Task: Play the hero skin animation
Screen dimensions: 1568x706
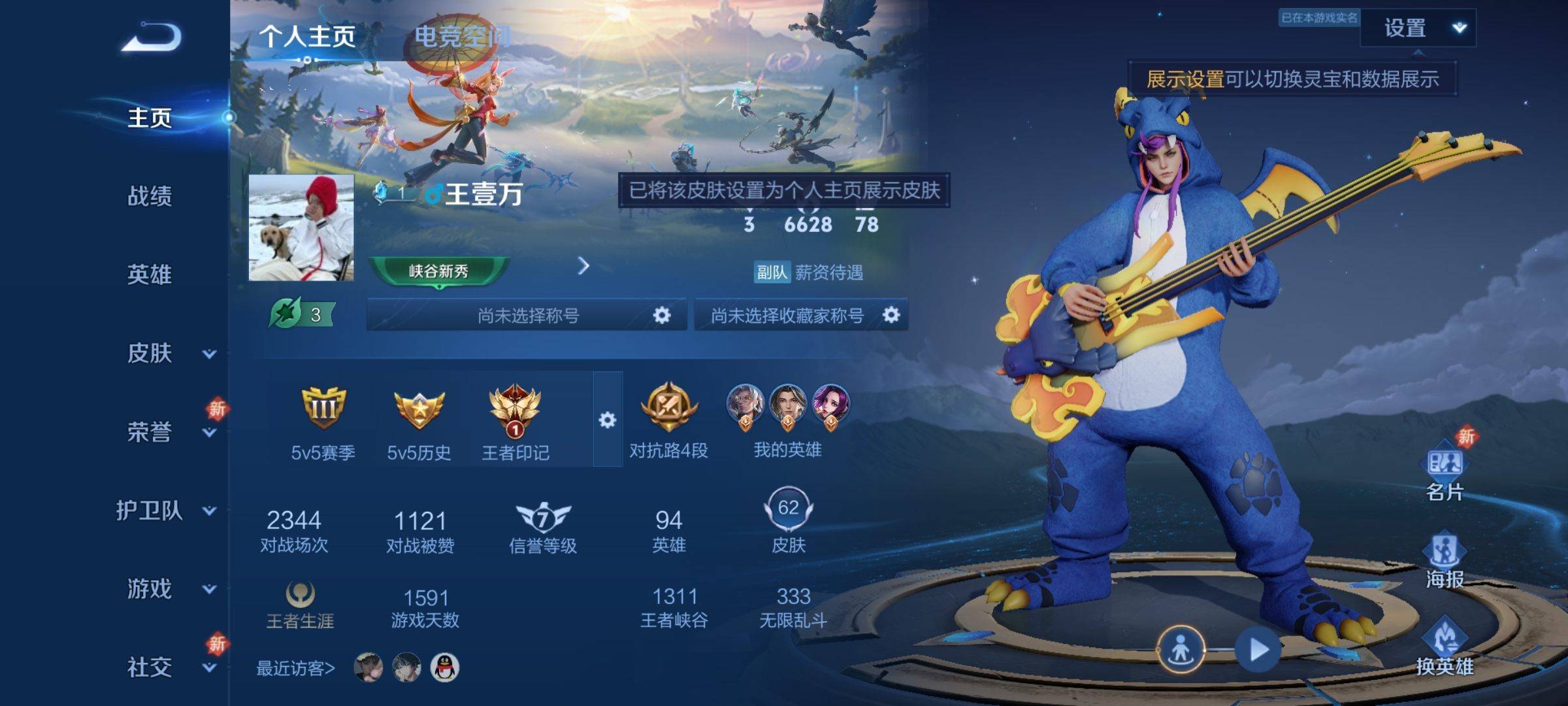Action: (1258, 650)
